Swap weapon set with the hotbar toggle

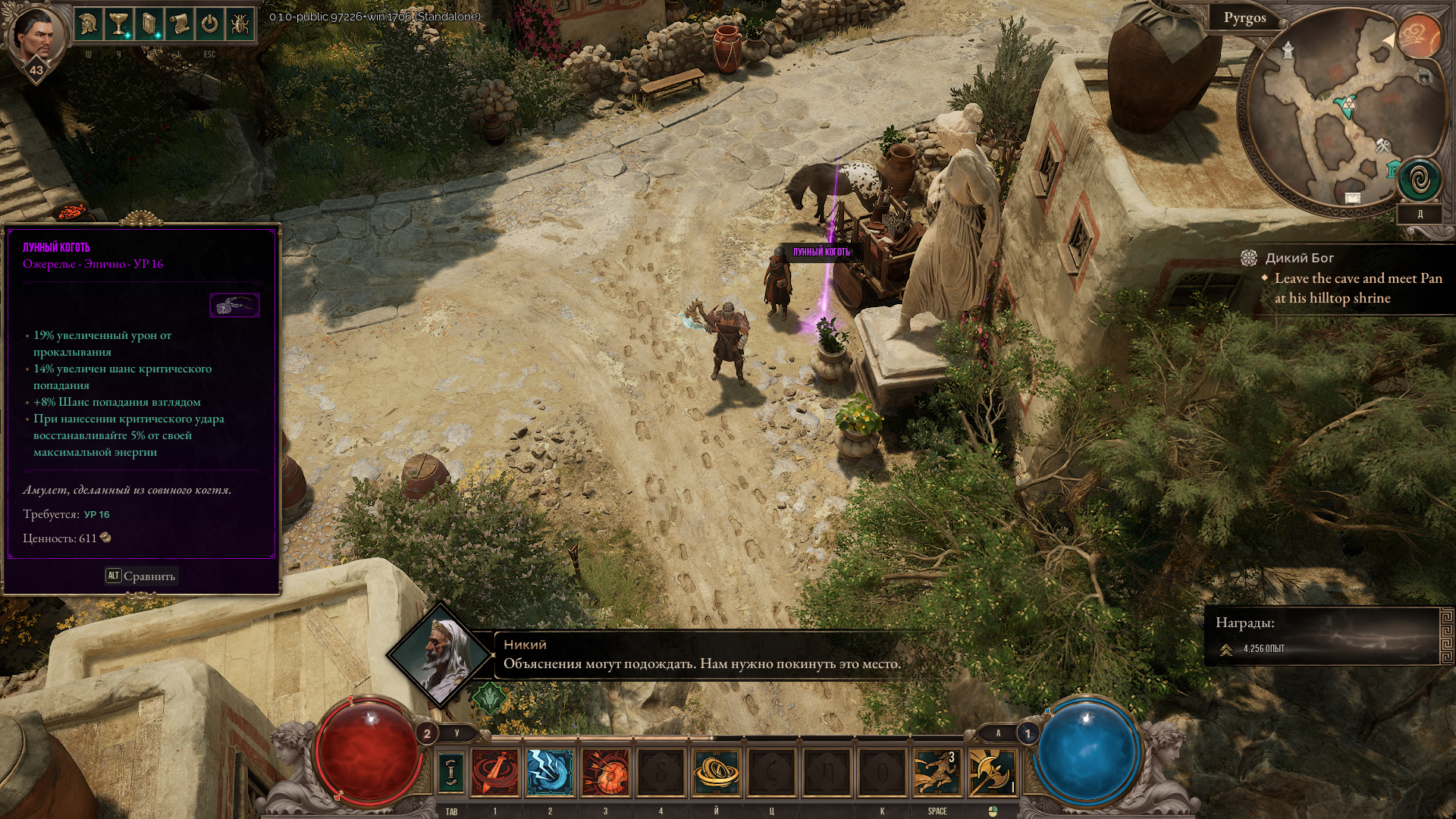point(451,772)
